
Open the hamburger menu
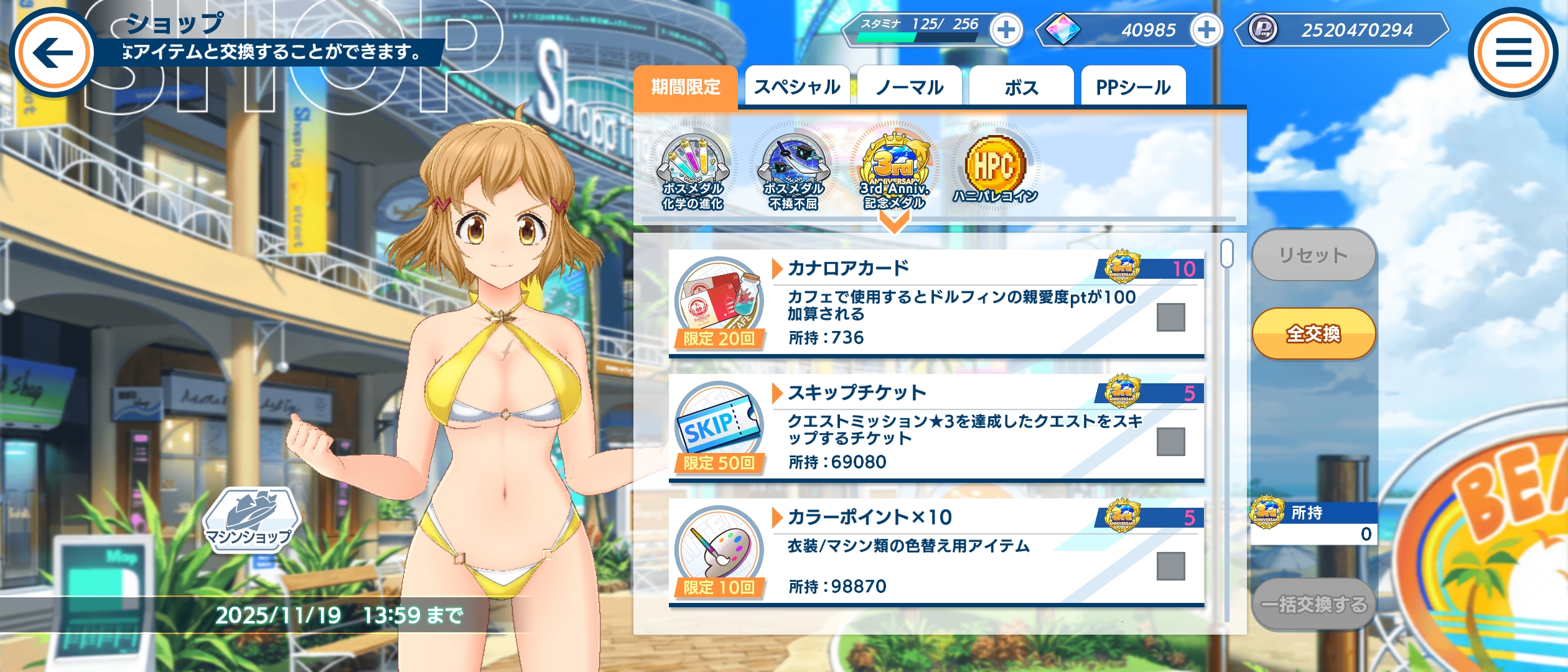click(1513, 52)
